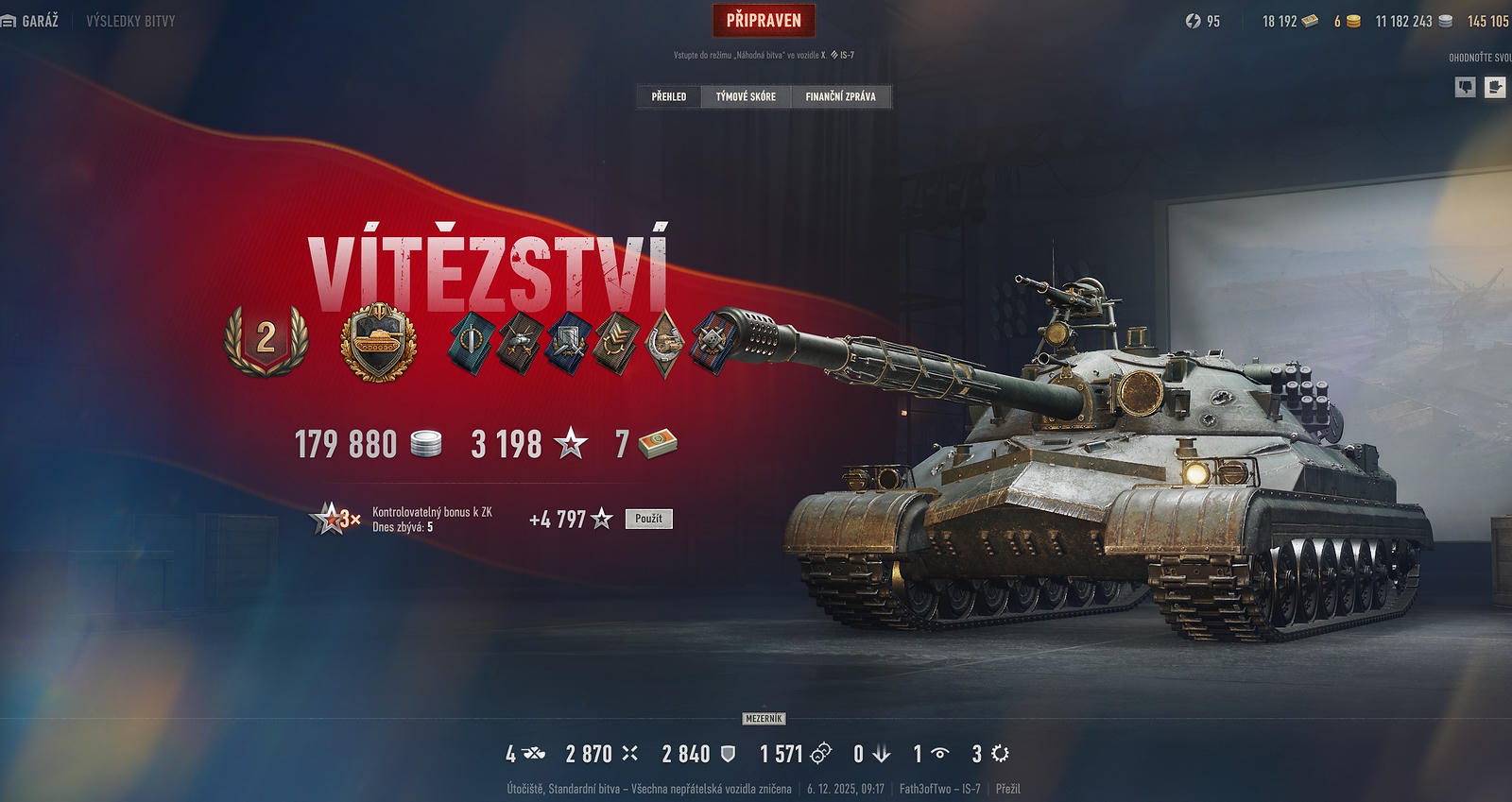This screenshot has height=802, width=1512.
Task: View the gold tank mastery badge
Action: click(378, 342)
